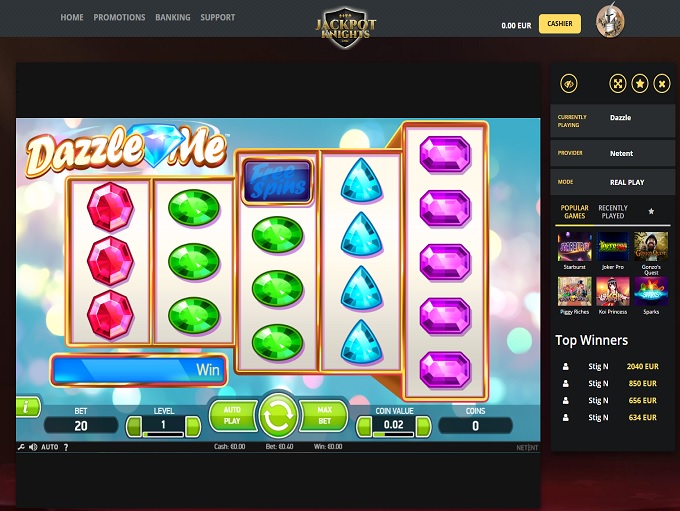Show game help via question mark

click(66, 447)
